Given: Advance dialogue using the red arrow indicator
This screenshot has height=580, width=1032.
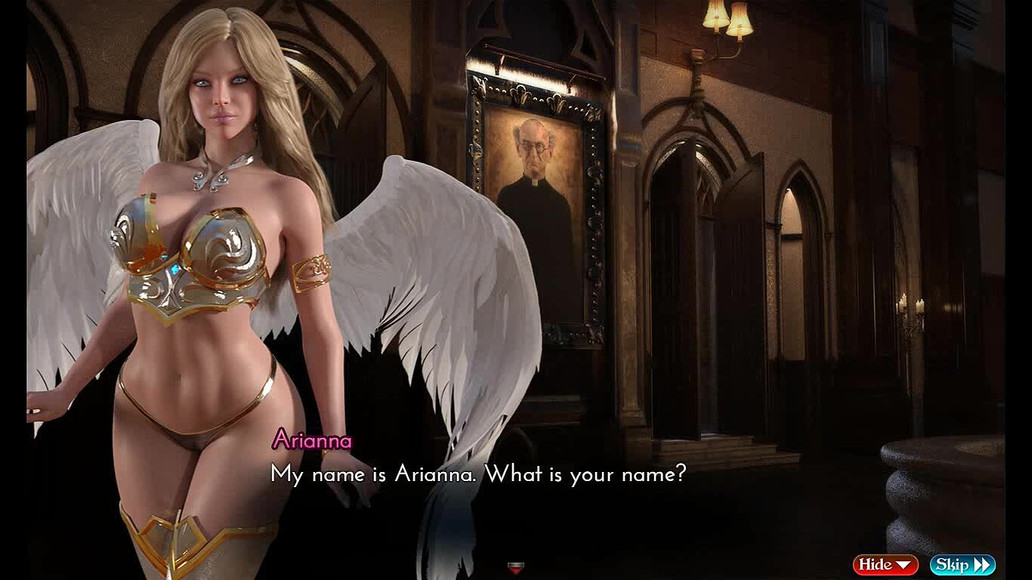Looking at the screenshot, I should [516, 568].
